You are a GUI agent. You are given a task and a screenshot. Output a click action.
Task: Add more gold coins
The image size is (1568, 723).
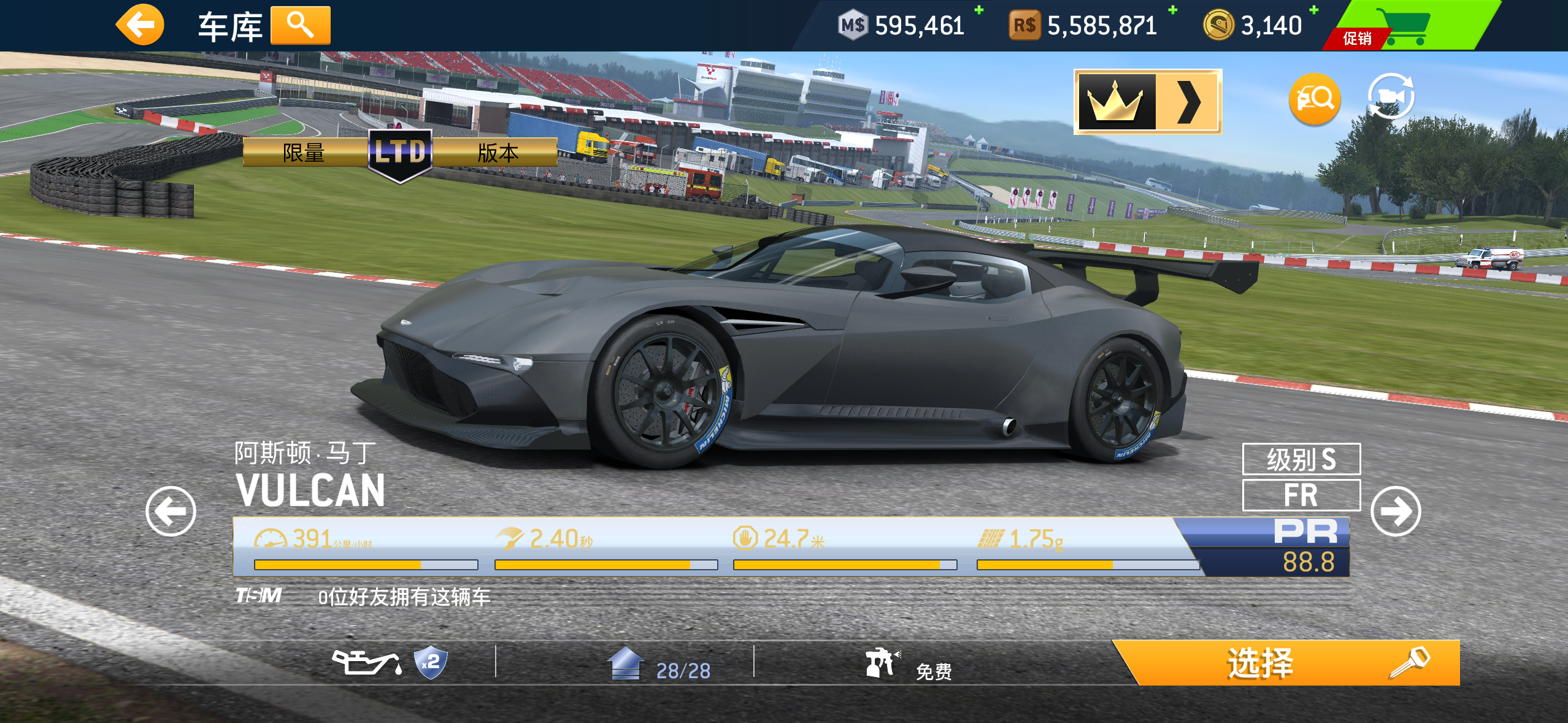pos(1314,10)
